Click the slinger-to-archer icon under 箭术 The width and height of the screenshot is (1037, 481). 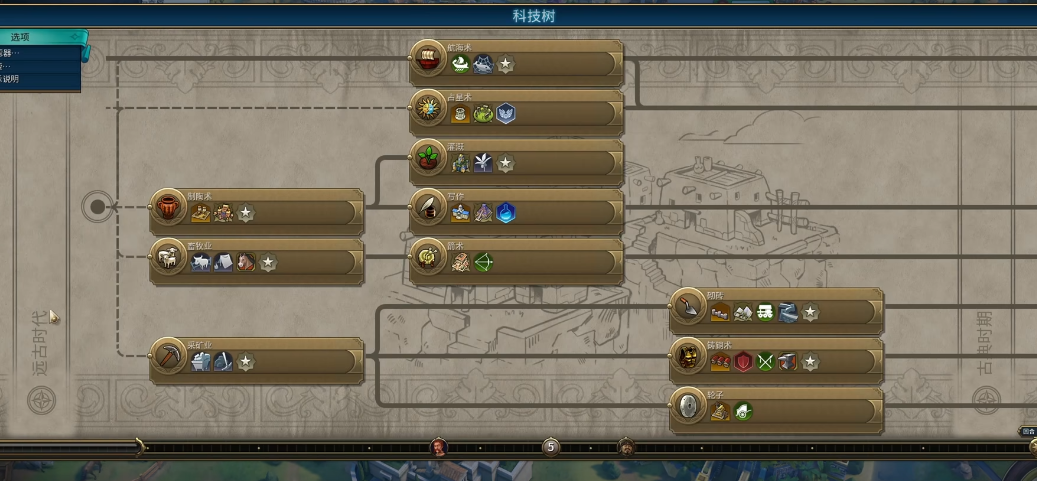click(484, 262)
